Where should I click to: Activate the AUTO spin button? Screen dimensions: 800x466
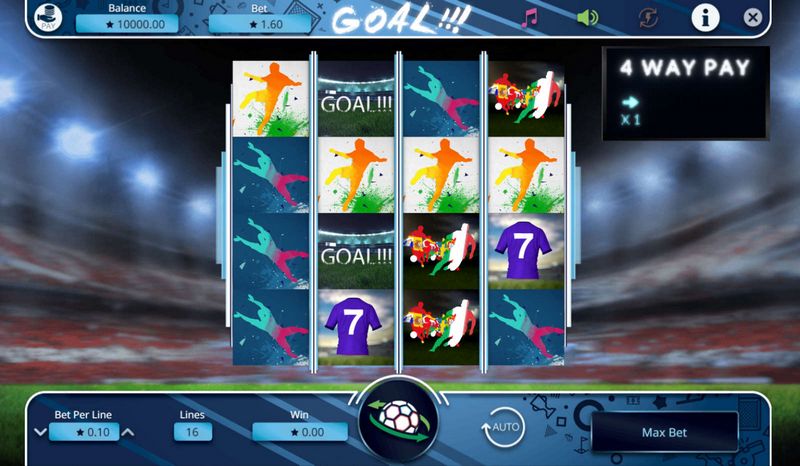[x=504, y=428]
